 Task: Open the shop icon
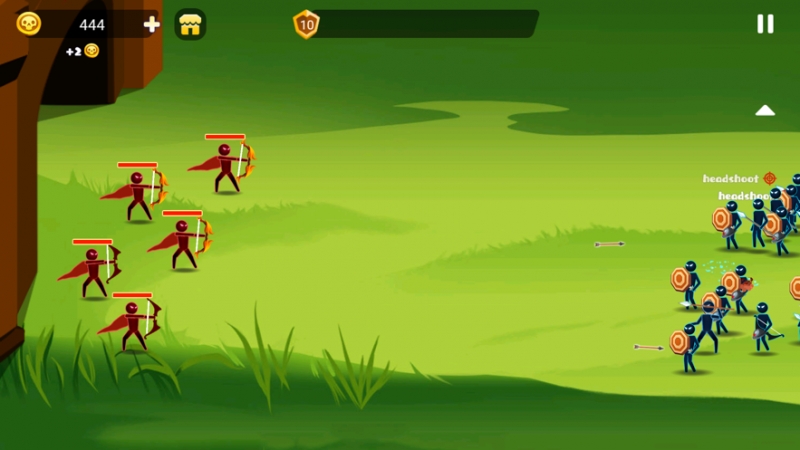click(x=190, y=24)
